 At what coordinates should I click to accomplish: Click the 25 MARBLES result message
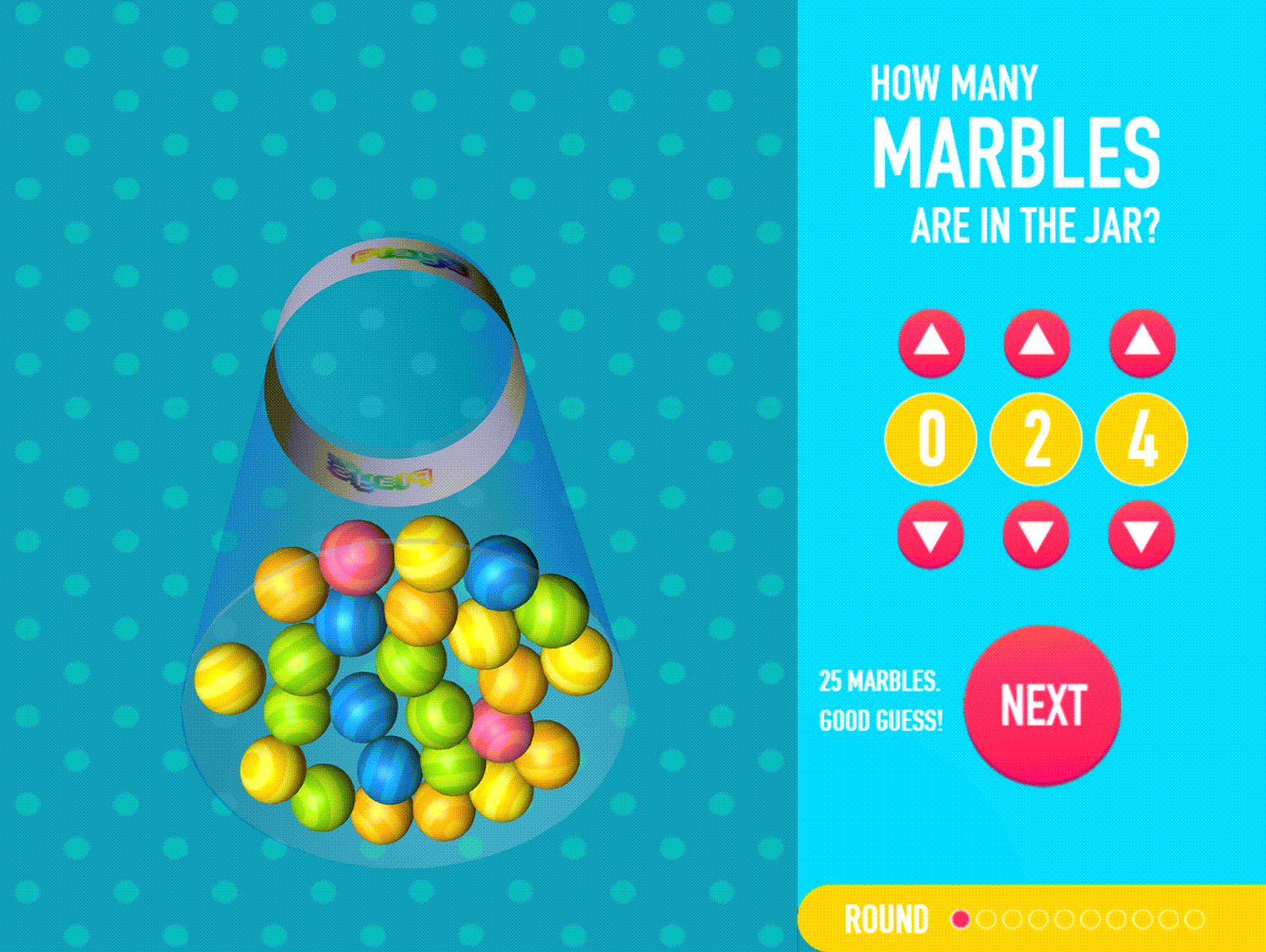tap(881, 698)
